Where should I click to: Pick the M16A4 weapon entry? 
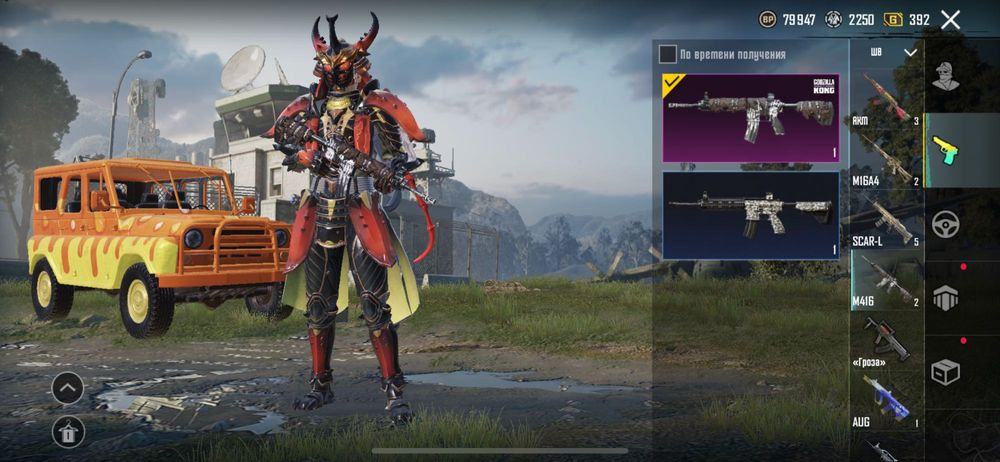[886, 160]
